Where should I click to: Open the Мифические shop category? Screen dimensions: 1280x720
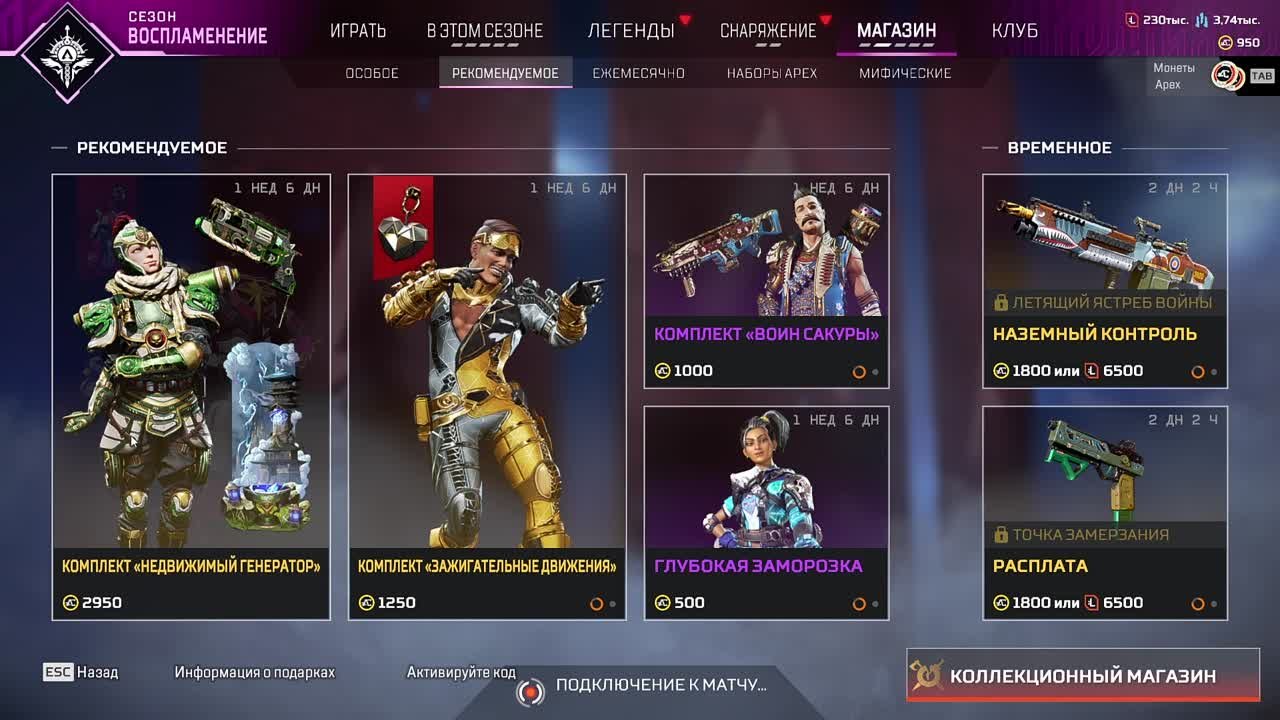[x=905, y=73]
